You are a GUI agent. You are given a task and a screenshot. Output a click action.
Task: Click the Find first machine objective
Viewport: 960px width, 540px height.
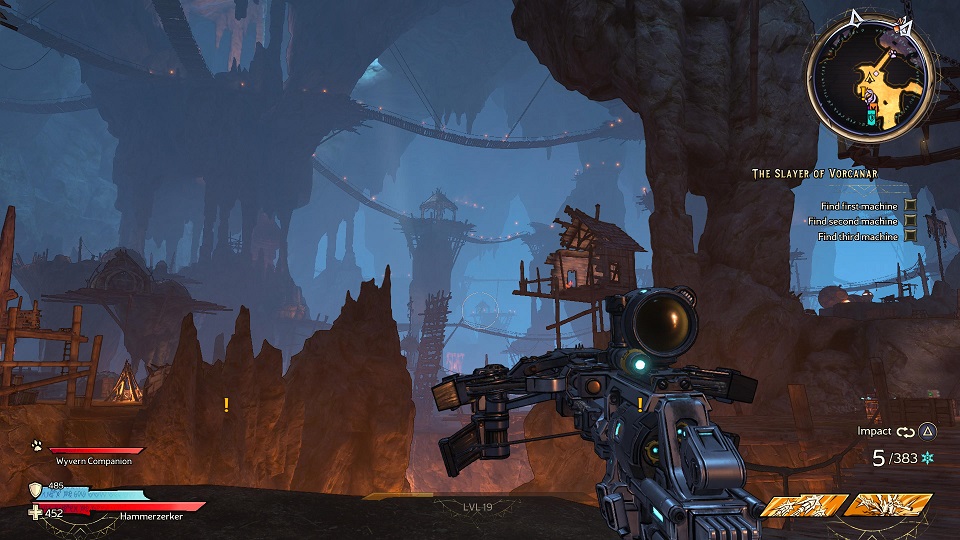859,206
